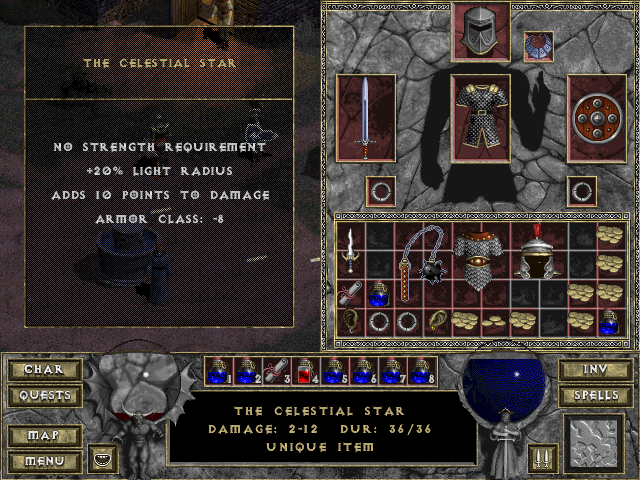Select the ring slot below the sword

[380, 190]
